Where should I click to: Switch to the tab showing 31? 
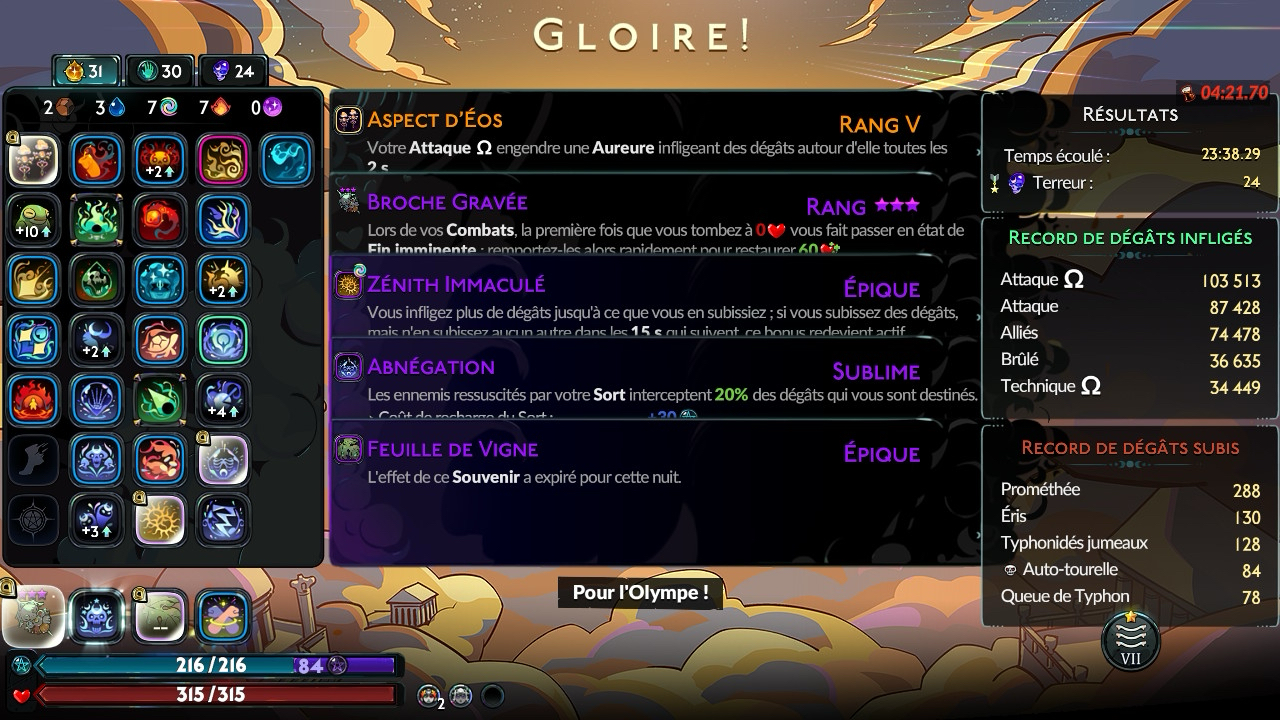coord(85,71)
